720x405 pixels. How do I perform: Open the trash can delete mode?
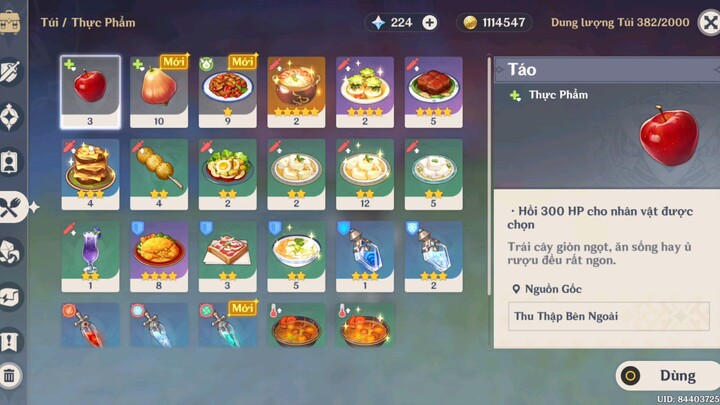pyautogui.click(x=10, y=377)
